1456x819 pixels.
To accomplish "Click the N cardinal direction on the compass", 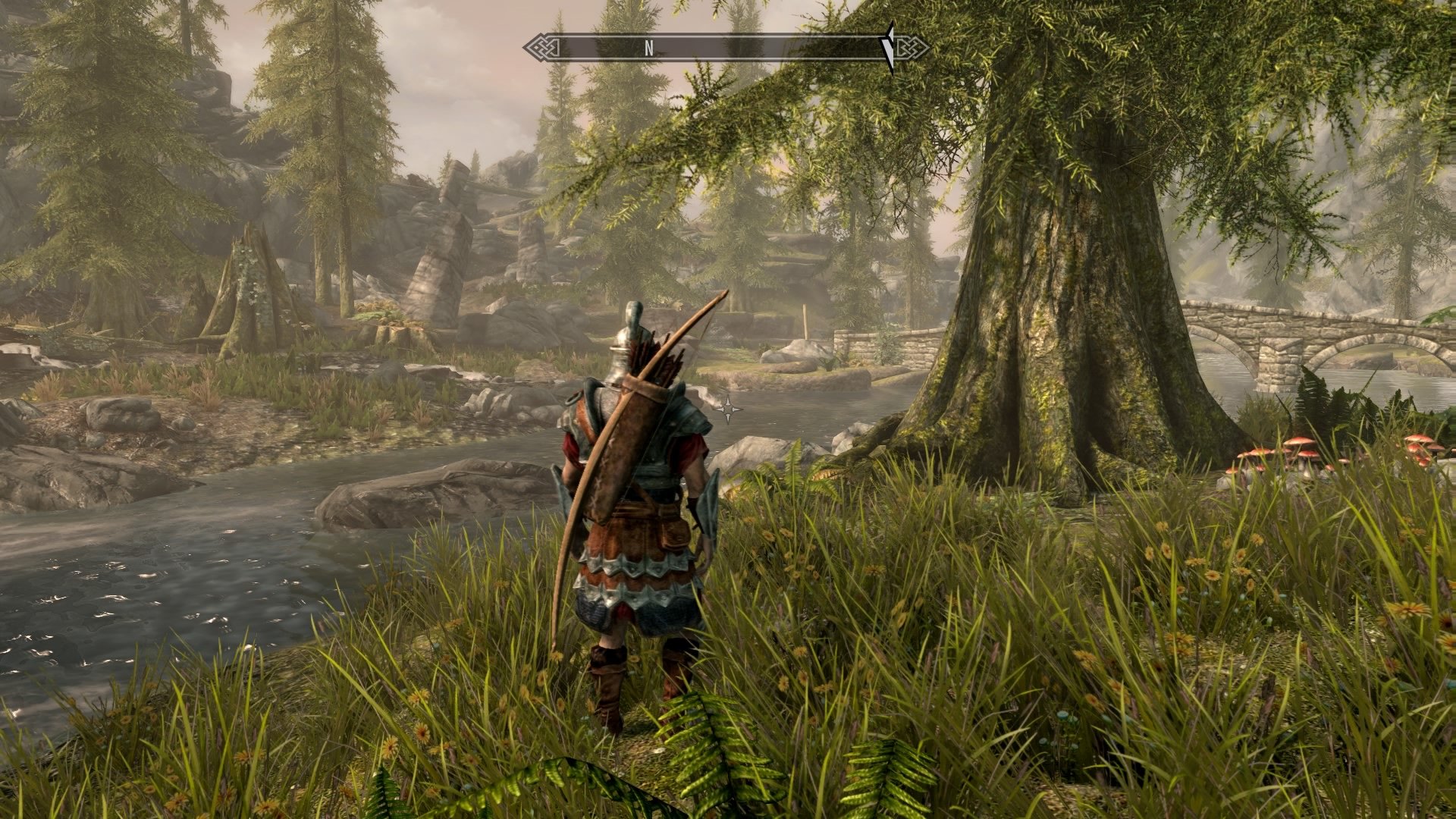I will [648, 48].
